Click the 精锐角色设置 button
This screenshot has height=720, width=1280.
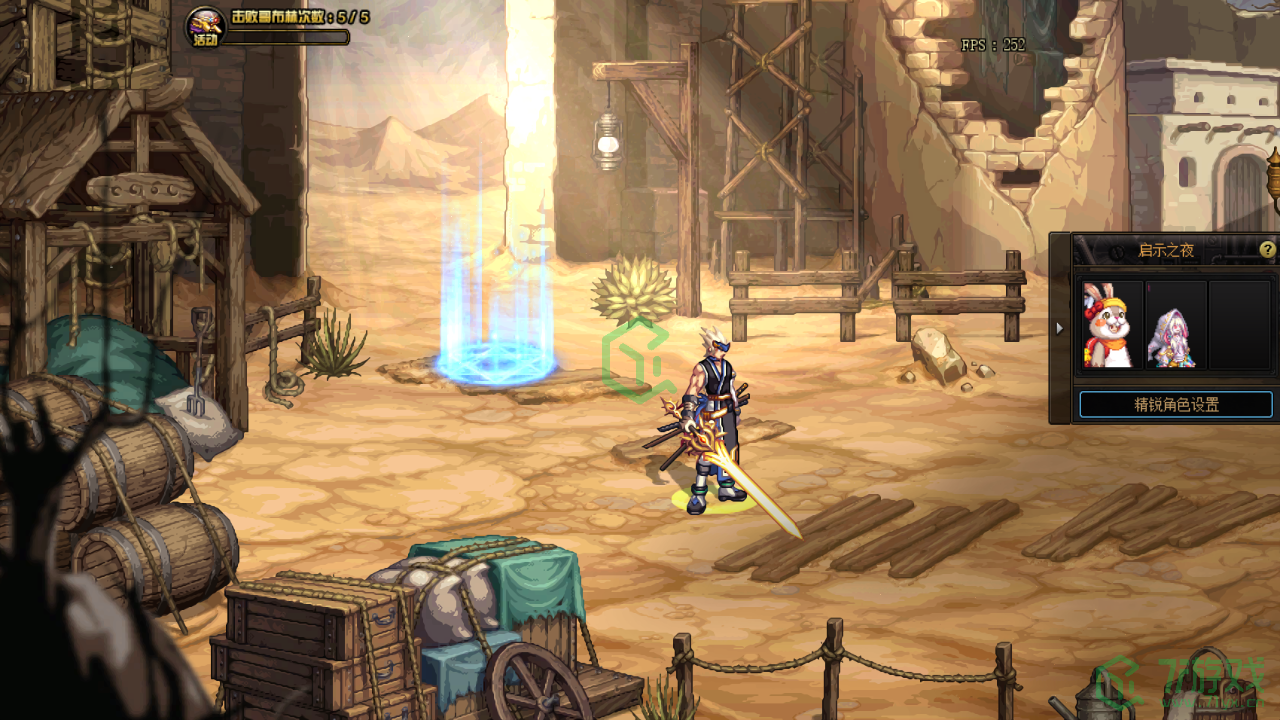[1176, 405]
